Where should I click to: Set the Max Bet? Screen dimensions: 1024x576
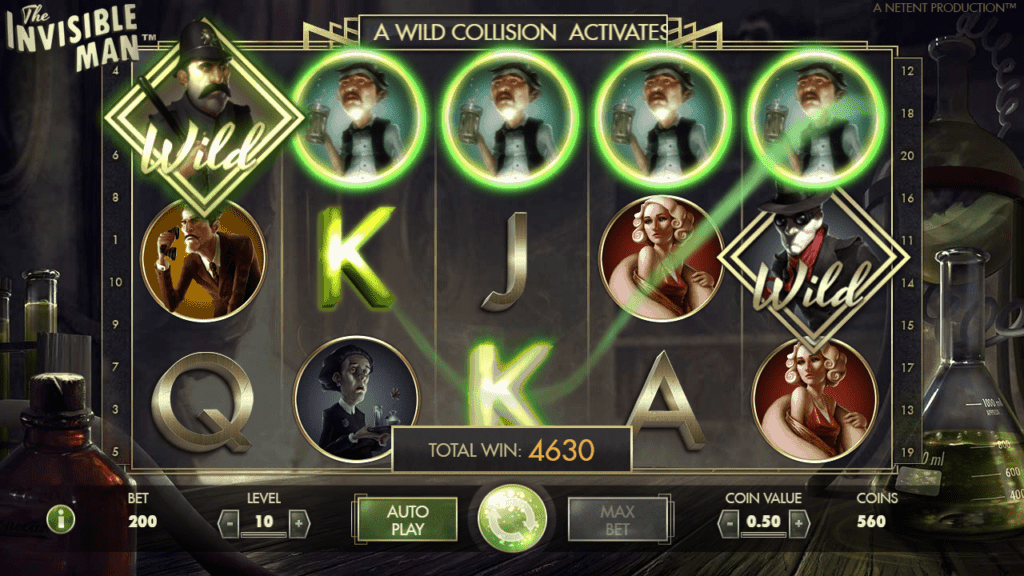coord(617,520)
